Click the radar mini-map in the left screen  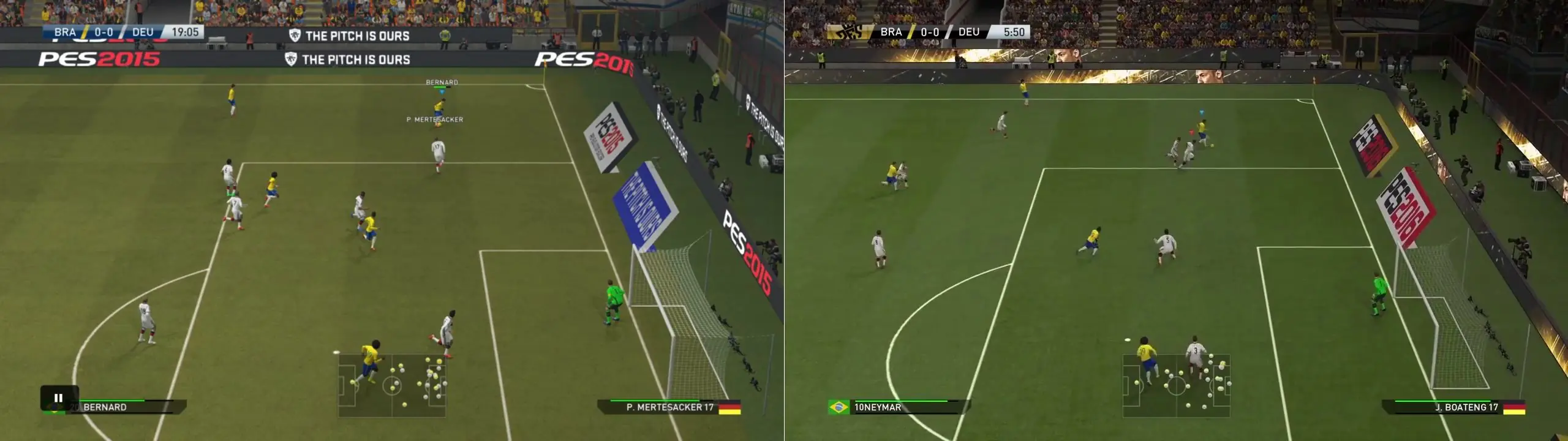pos(392,386)
